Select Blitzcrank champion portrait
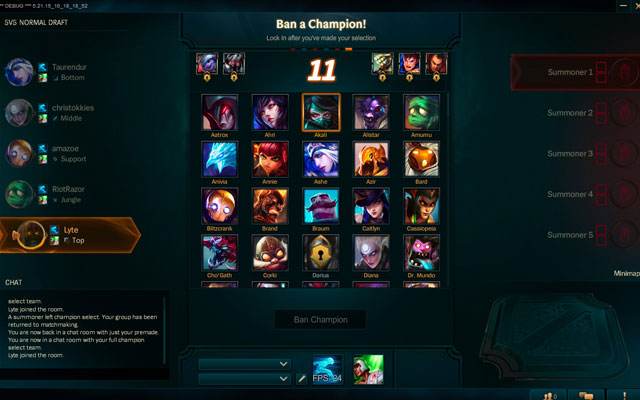Viewport: 640px width, 400px height. pyautogui.click(x=219, y=205)
